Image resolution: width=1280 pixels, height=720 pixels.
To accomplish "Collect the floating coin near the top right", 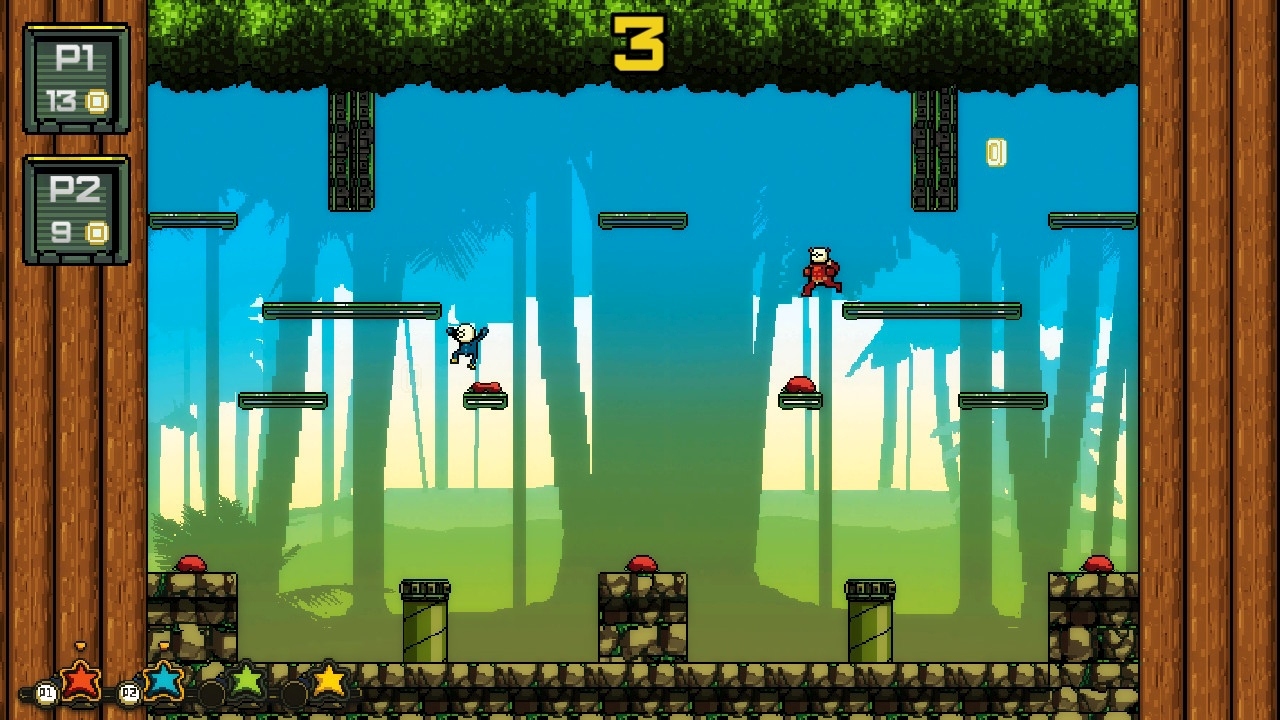I will [x=994, y=152].
